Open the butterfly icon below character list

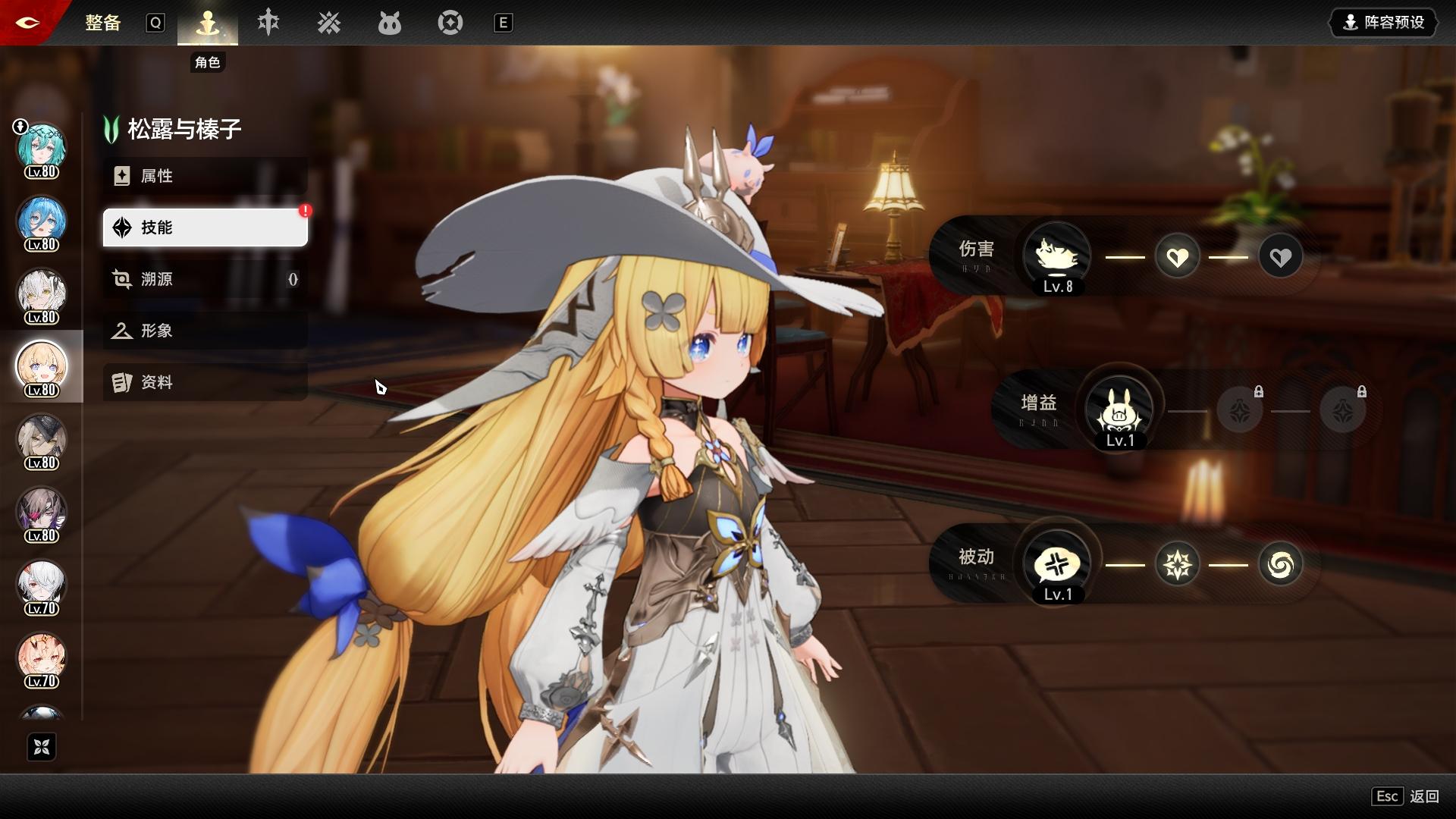pos(42,747)
